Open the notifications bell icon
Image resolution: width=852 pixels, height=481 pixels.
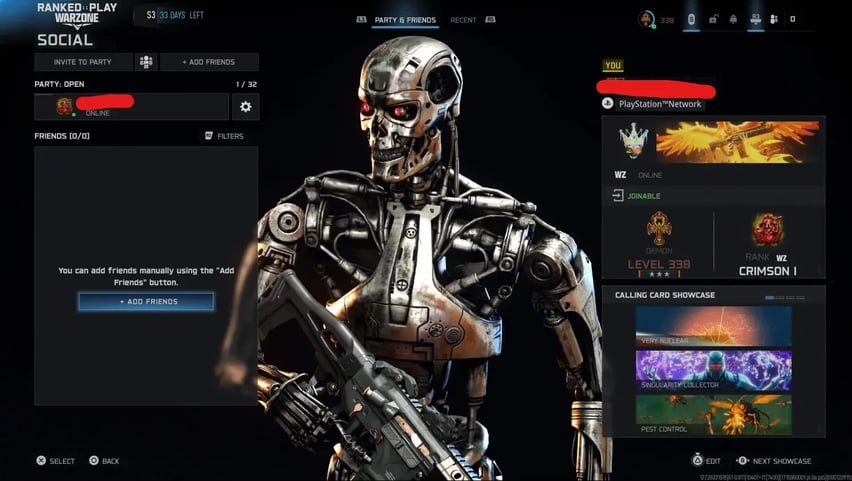[733, 19]
